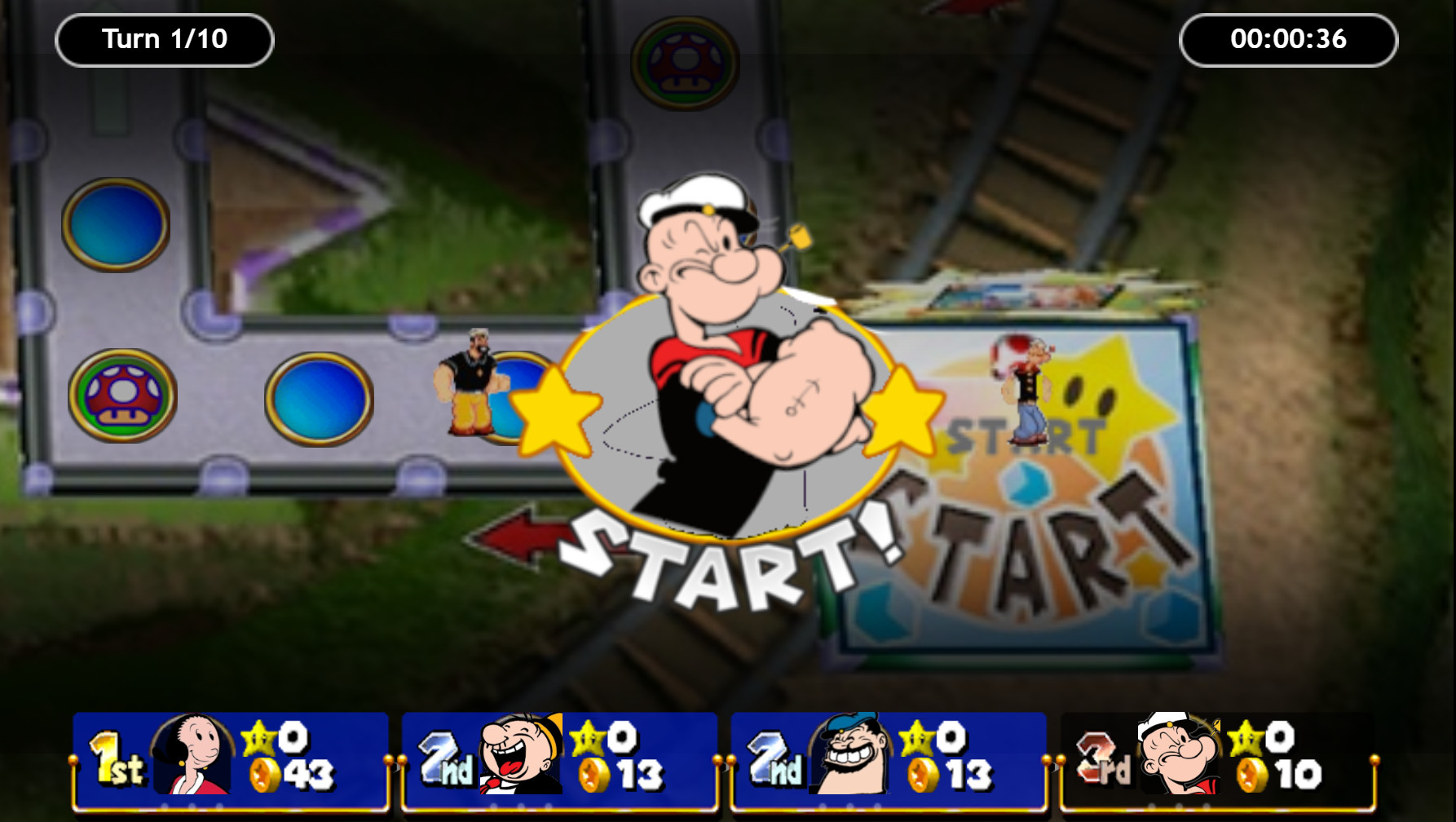Open the Turn 1/10 indicator
The width and height of the screenshot is (1456, 822).
pos(163,38)
